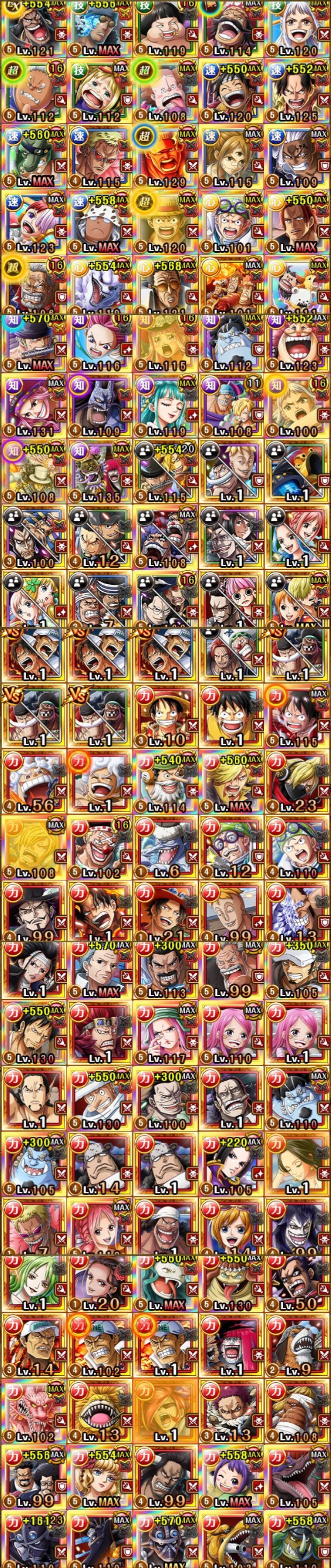The width and height of the screenshot is (331, 1568).
Task: Select the teal-haired woman at Lv.119
Action: (164, 406)
